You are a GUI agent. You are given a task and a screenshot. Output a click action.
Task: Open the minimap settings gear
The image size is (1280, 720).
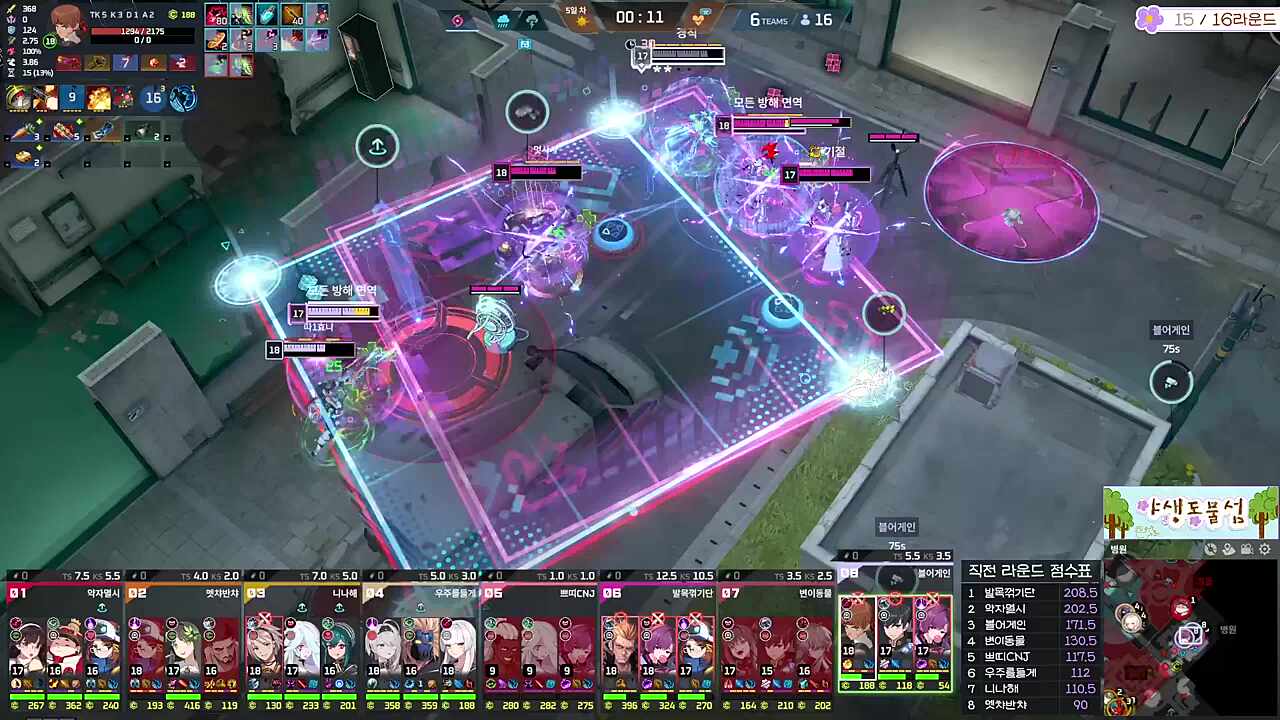1265,549
